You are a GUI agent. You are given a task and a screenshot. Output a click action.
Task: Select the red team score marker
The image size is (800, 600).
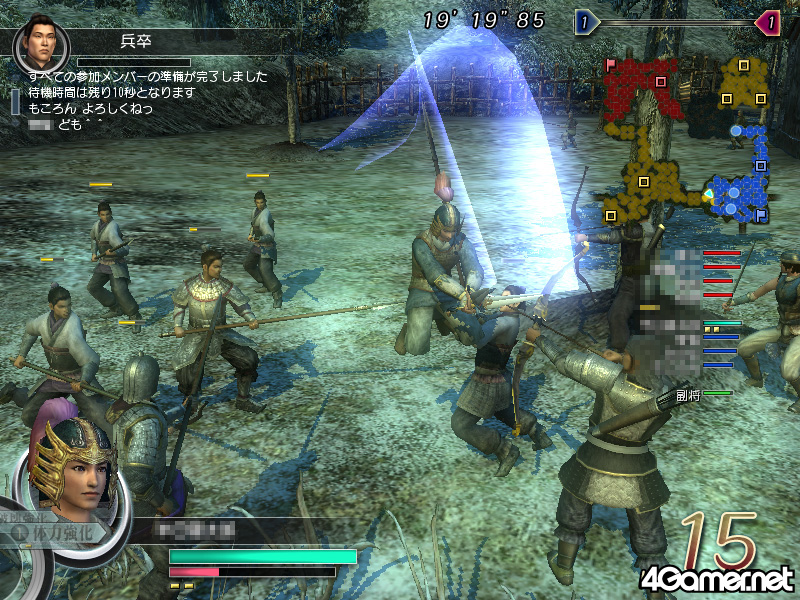767,22
